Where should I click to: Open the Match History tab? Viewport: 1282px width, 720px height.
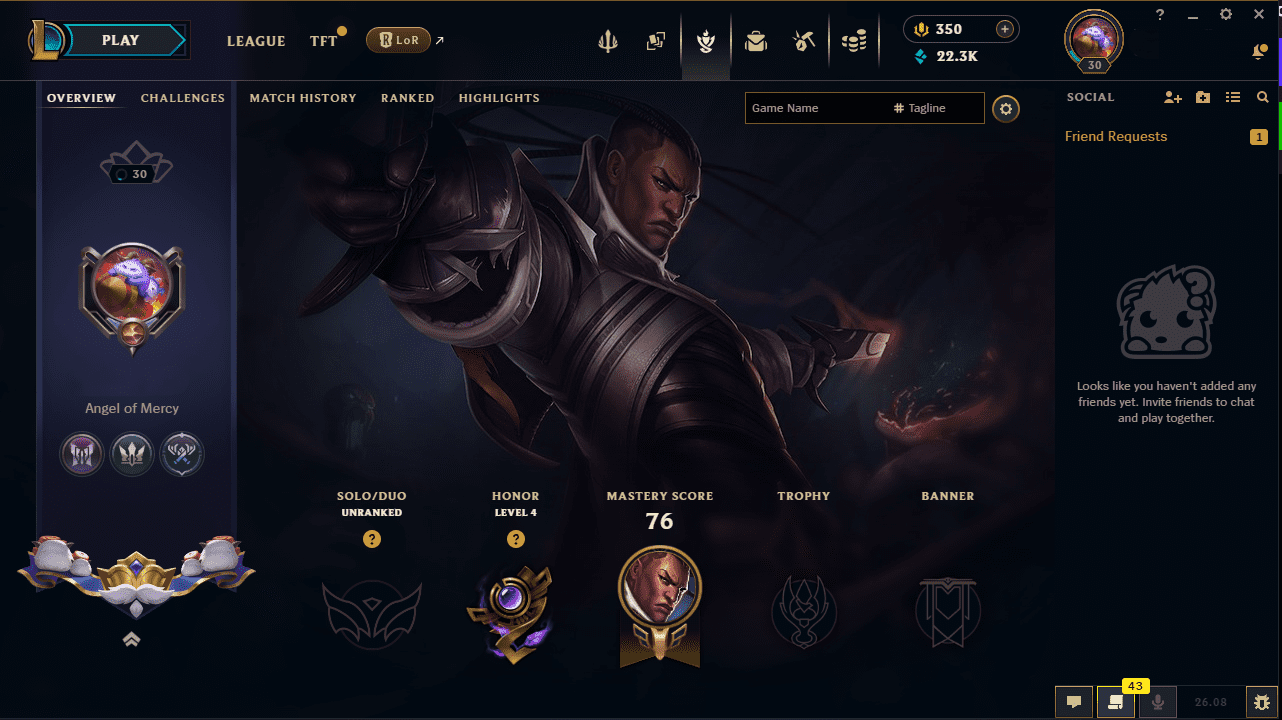pos(303,98)
